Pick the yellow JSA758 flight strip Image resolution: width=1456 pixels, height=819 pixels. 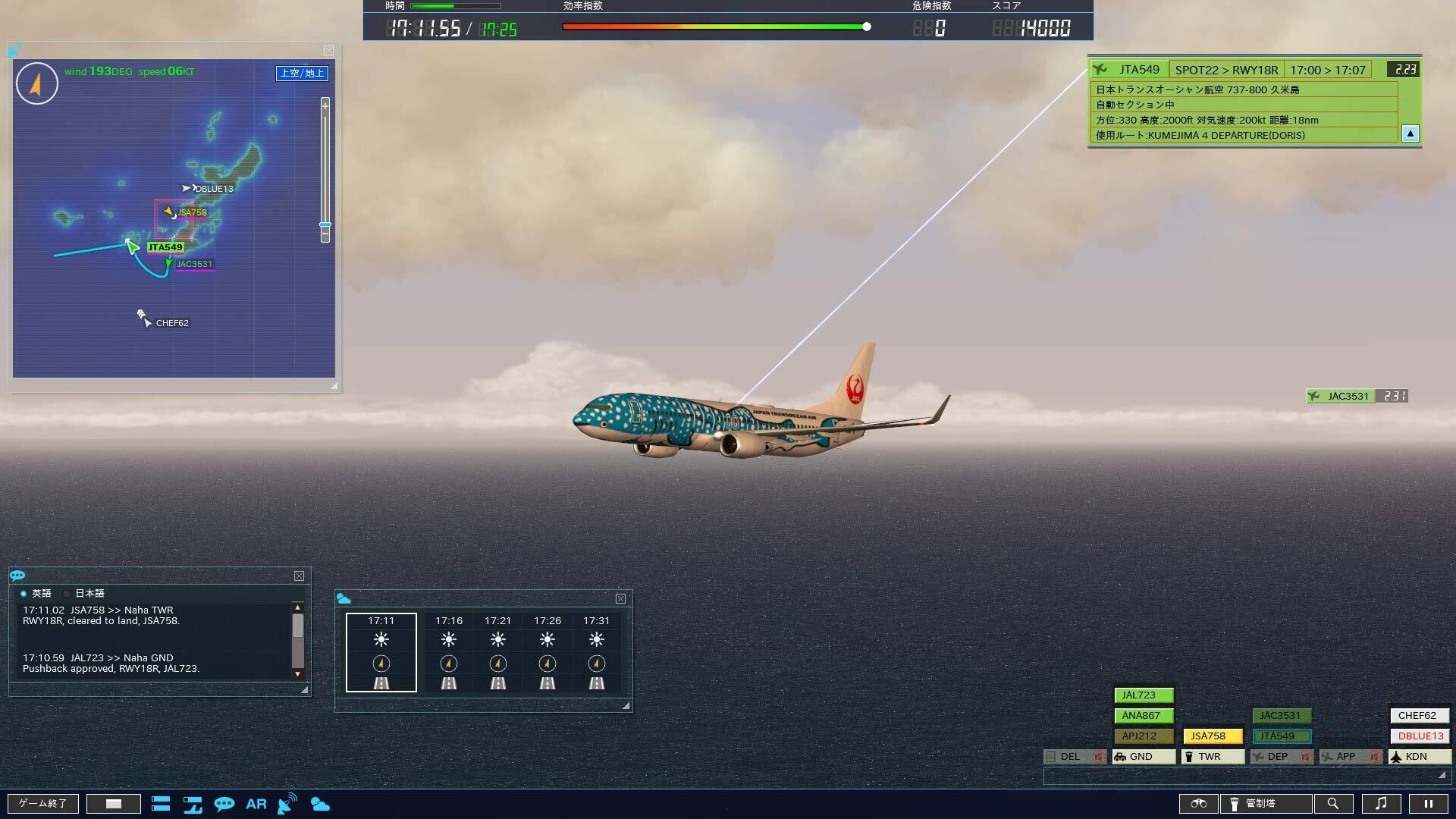point(1213,736)
